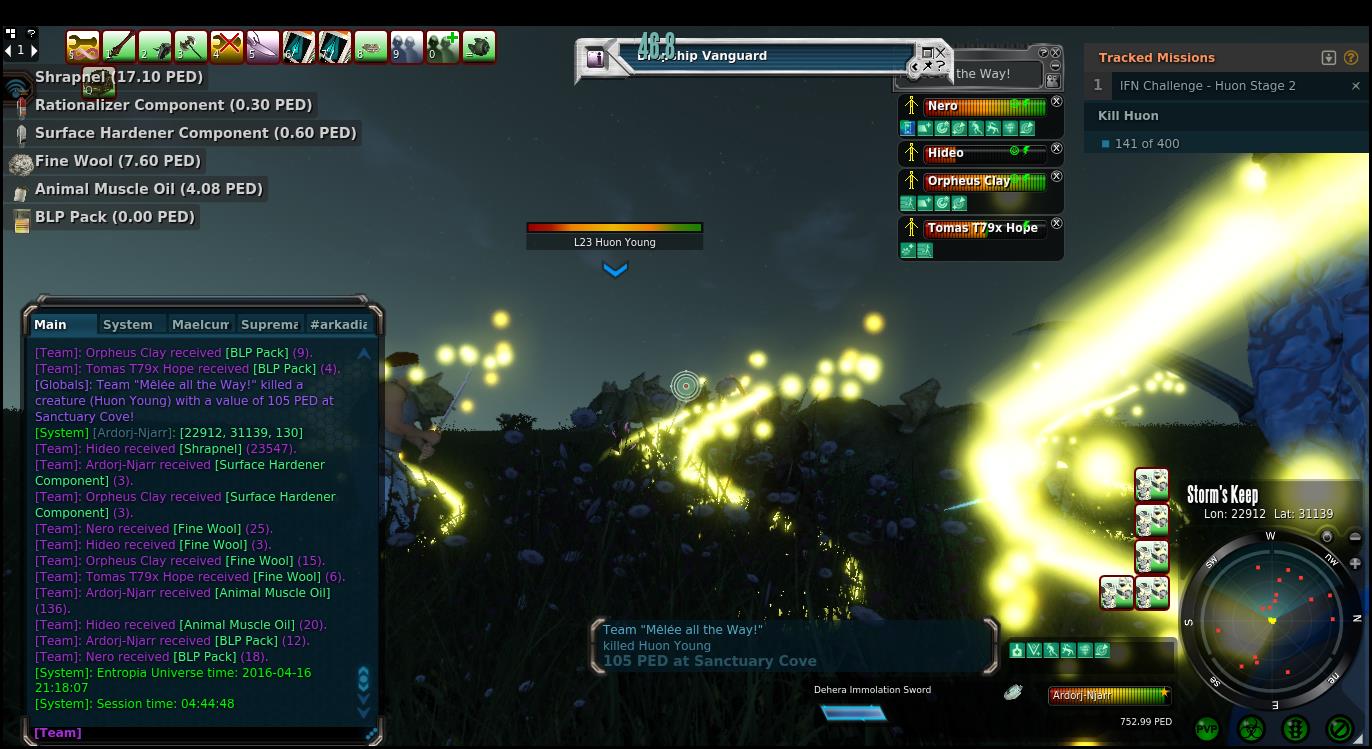Select the #arkadia chat channel tab
This screenshot has height=749, width=1372.
point(339,324)
